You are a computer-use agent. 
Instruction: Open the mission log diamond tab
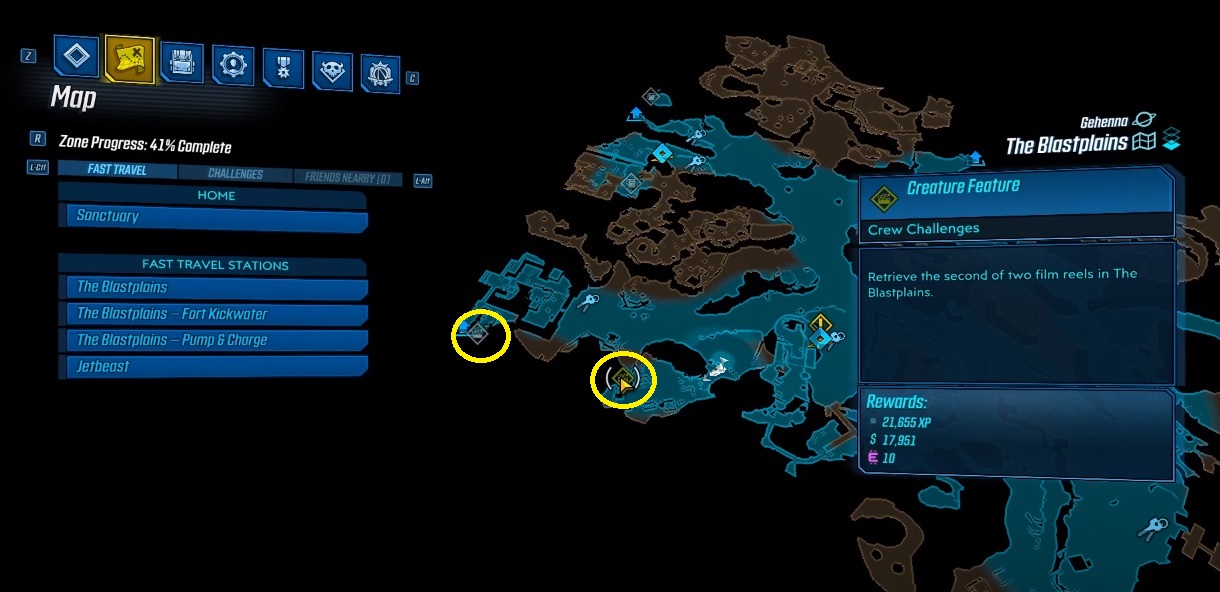[77, 56]
